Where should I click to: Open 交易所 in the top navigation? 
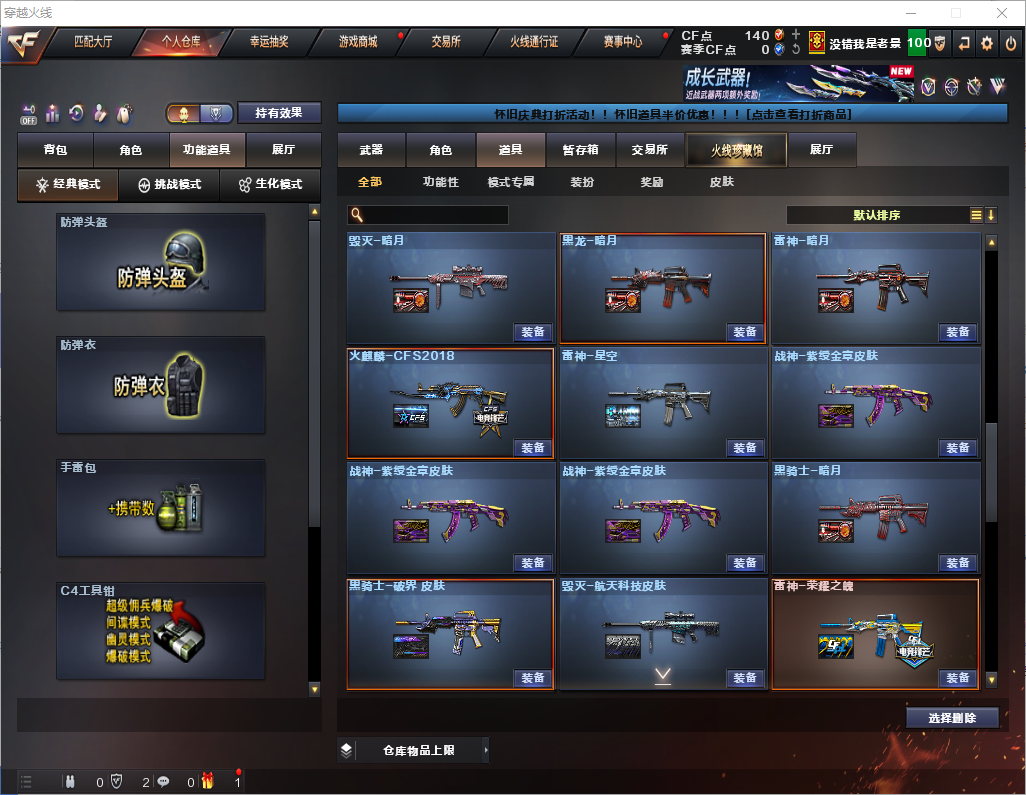tap(446, 42)
